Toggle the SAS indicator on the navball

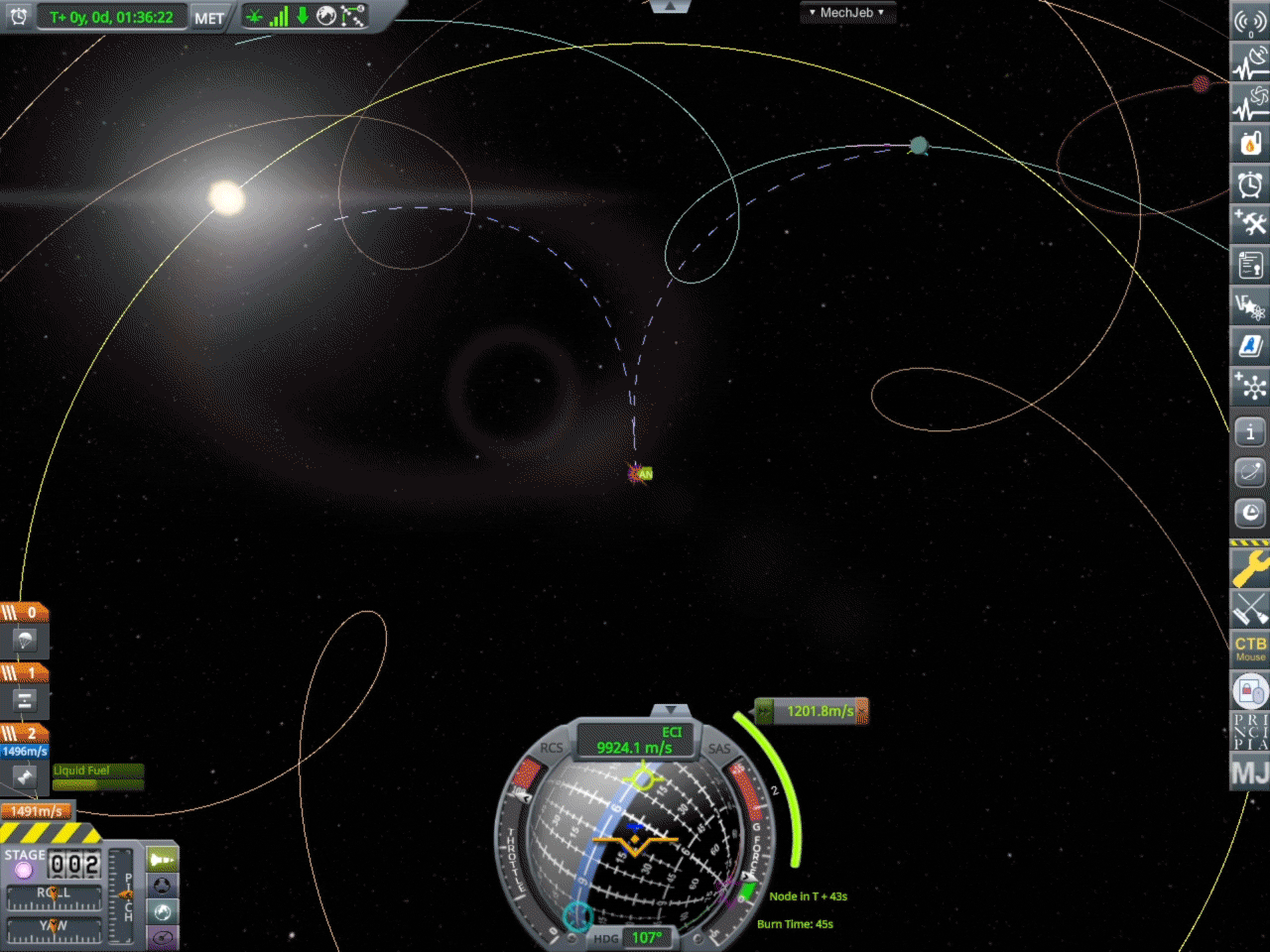point(719,749)
